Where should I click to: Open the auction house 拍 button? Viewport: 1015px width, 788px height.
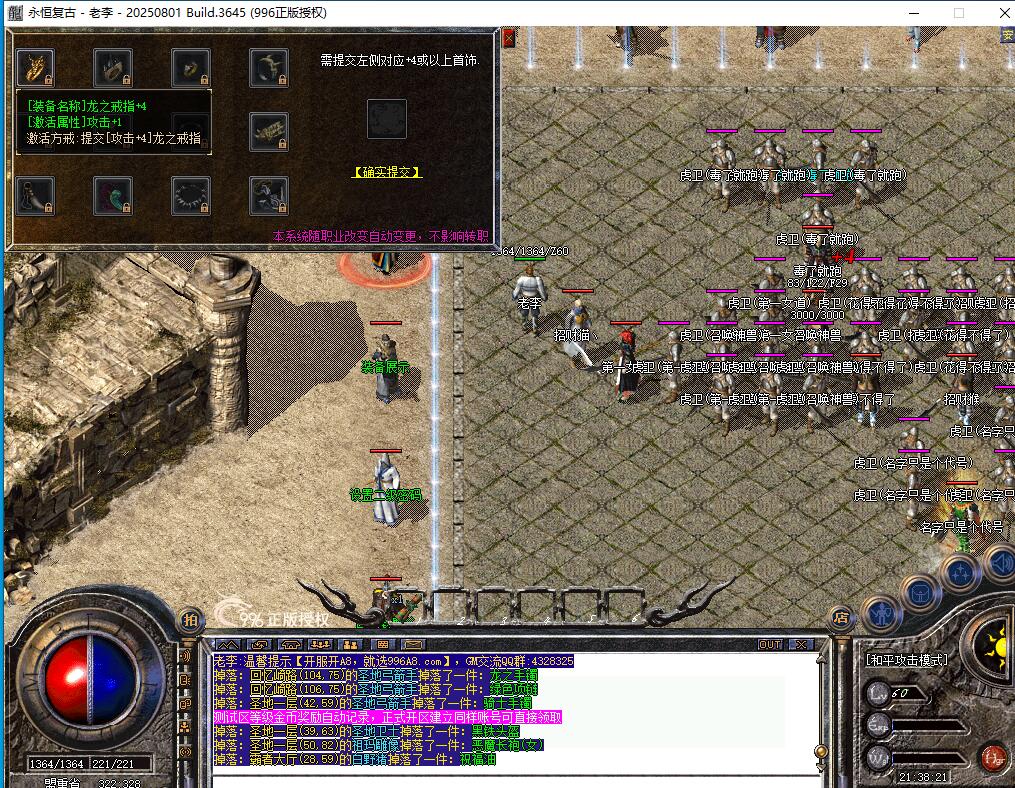189,620
